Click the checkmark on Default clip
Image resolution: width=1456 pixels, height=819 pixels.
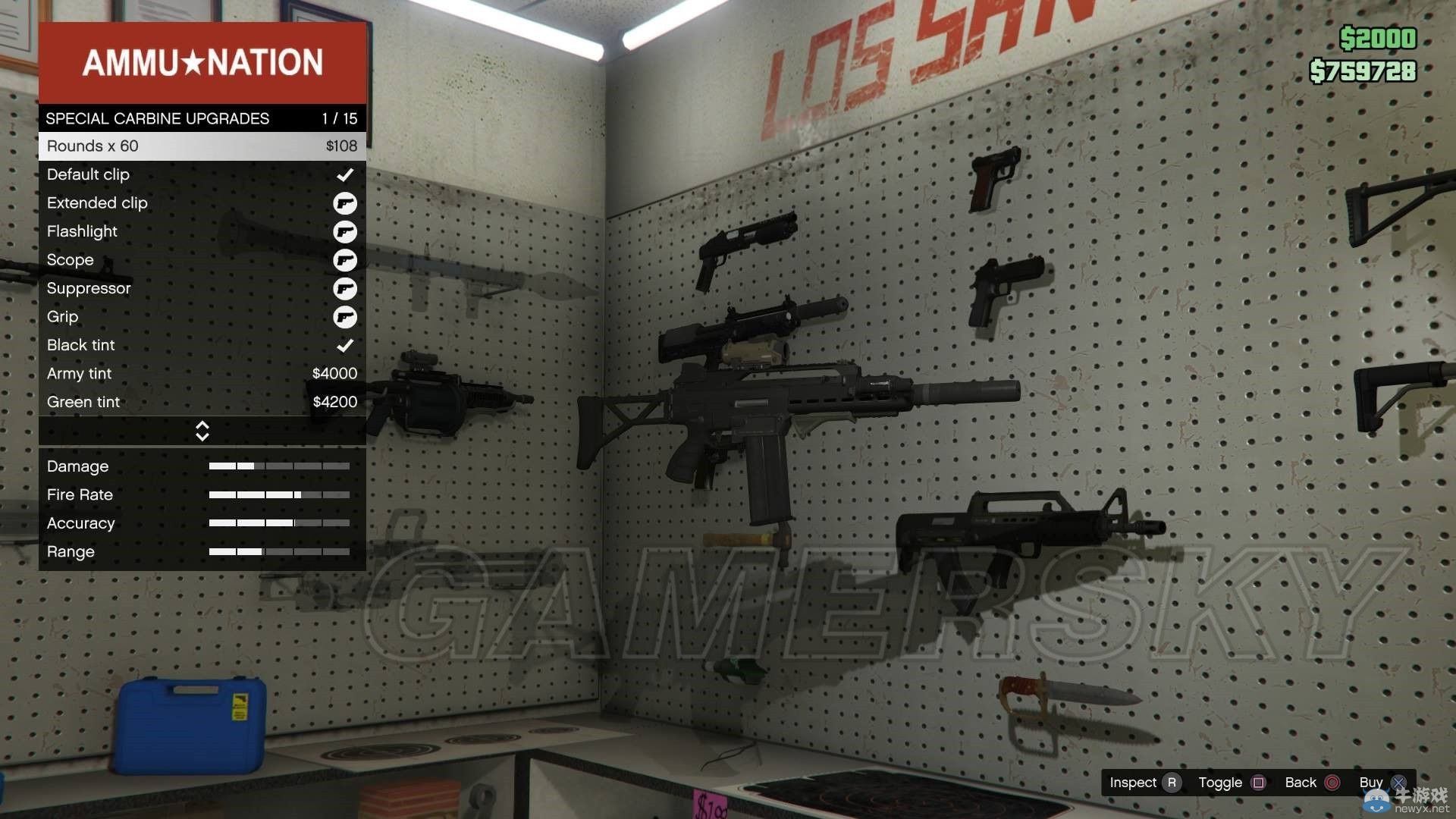tap(347, 174)
